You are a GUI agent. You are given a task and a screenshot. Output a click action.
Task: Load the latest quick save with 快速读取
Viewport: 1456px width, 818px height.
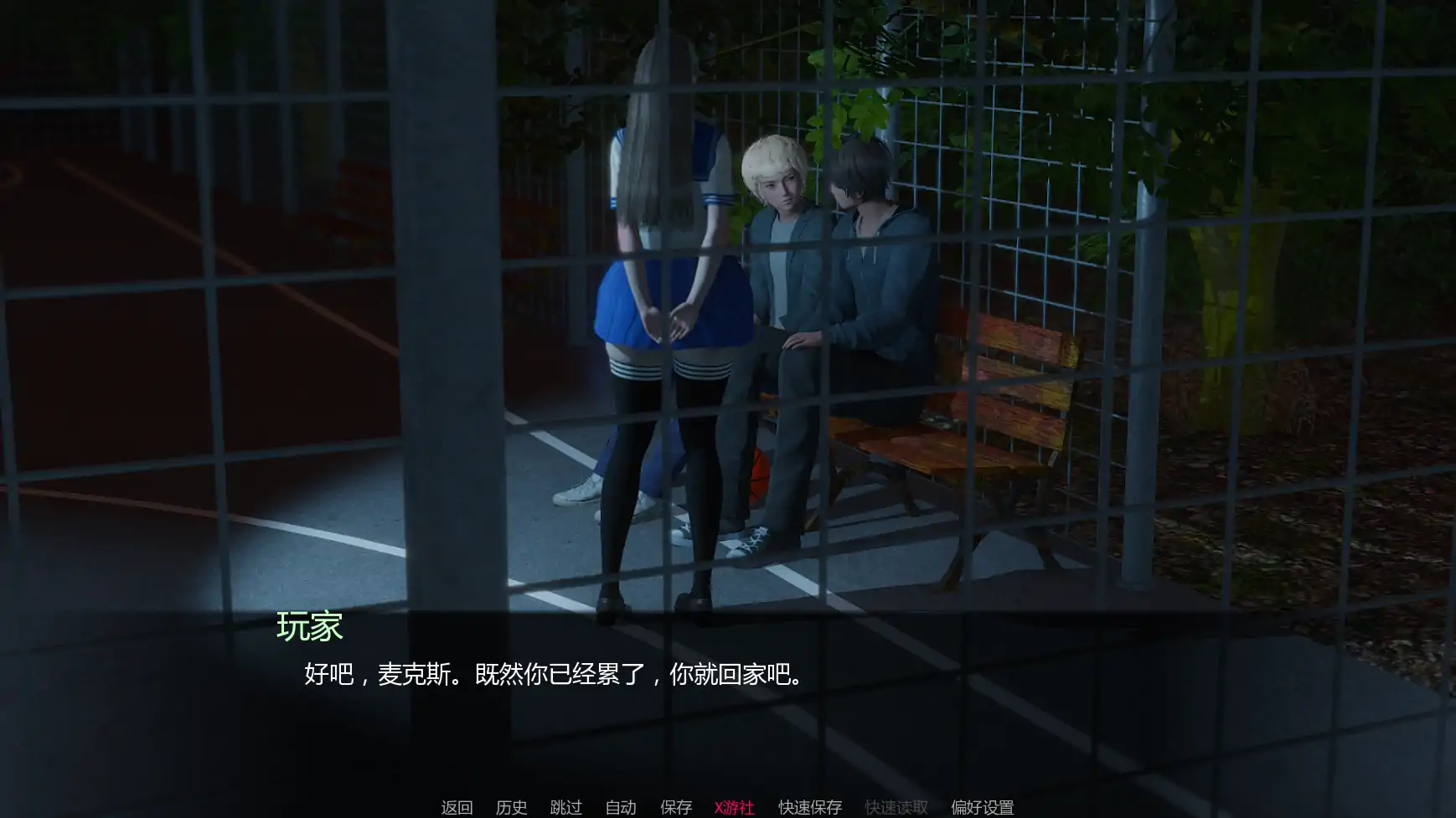(896, 808)
